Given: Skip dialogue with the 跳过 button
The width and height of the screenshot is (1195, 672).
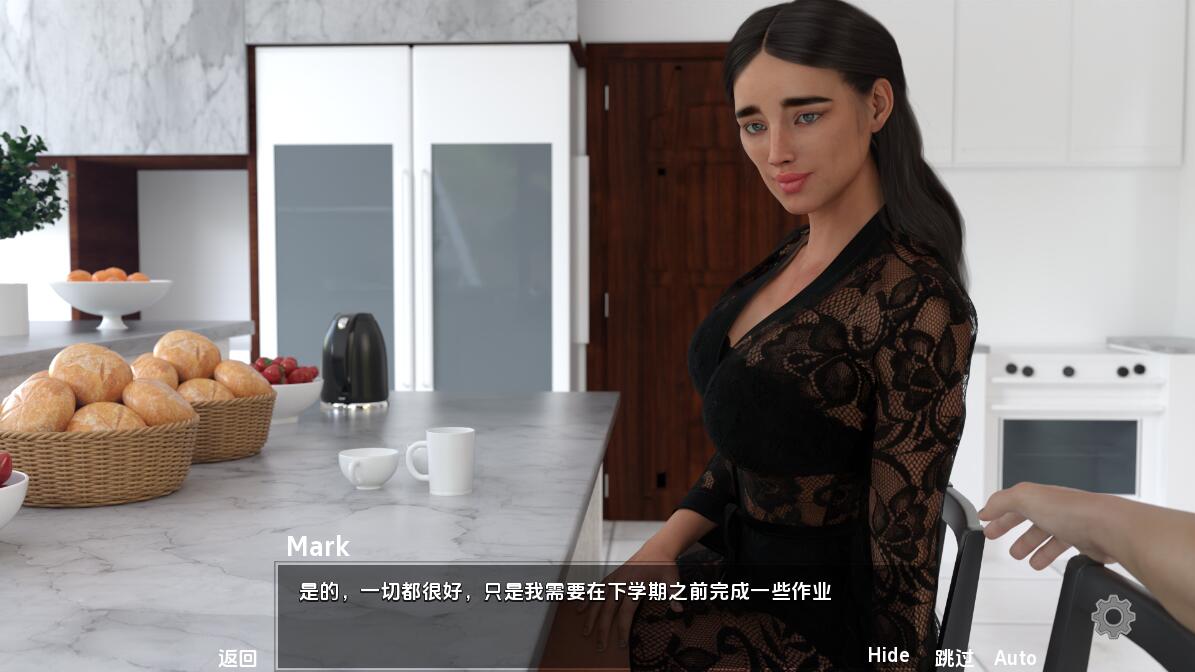Looking at the screenshot, I should [x=954, y=658].
